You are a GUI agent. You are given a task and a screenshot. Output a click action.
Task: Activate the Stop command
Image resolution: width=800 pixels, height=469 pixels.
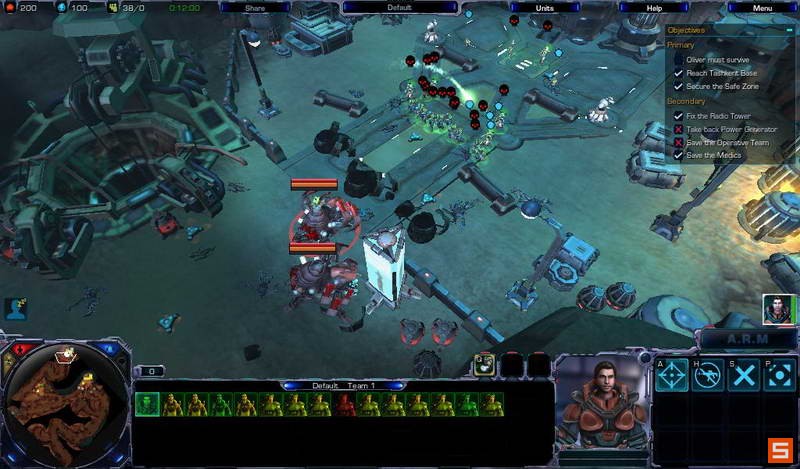(744, 376)
